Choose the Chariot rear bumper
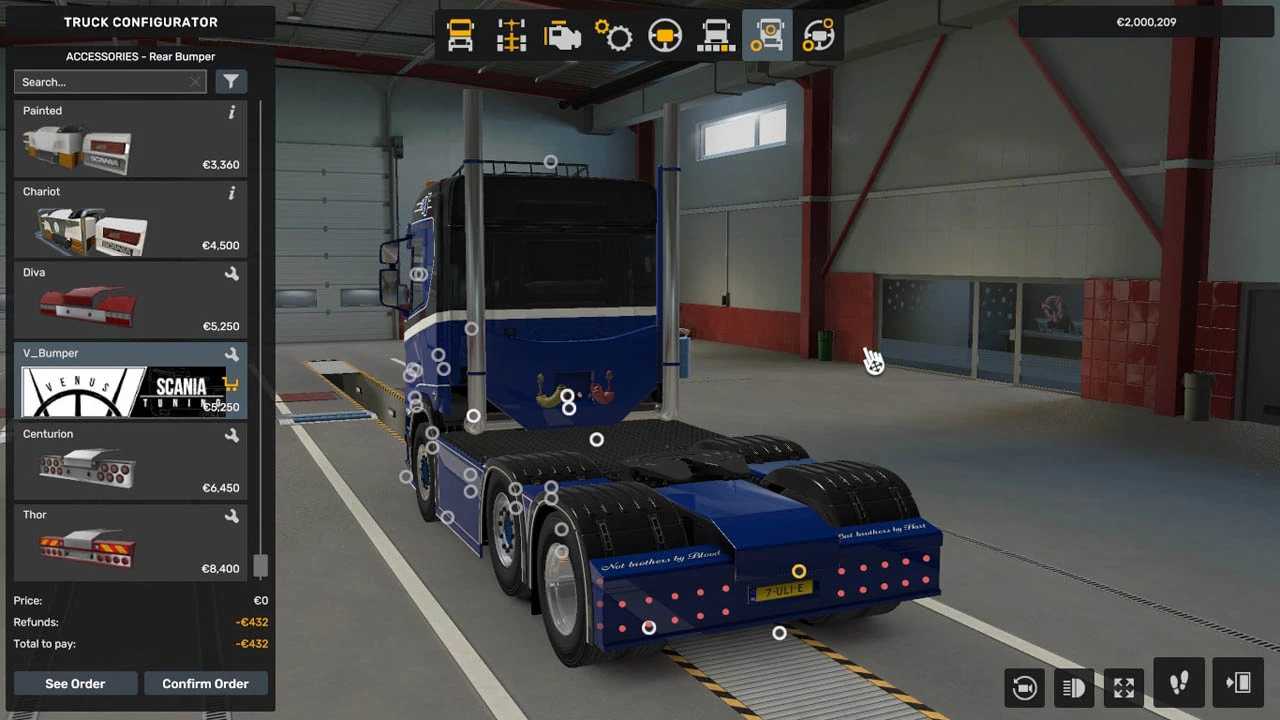1280x720 pixels. [x=130, y=220]
